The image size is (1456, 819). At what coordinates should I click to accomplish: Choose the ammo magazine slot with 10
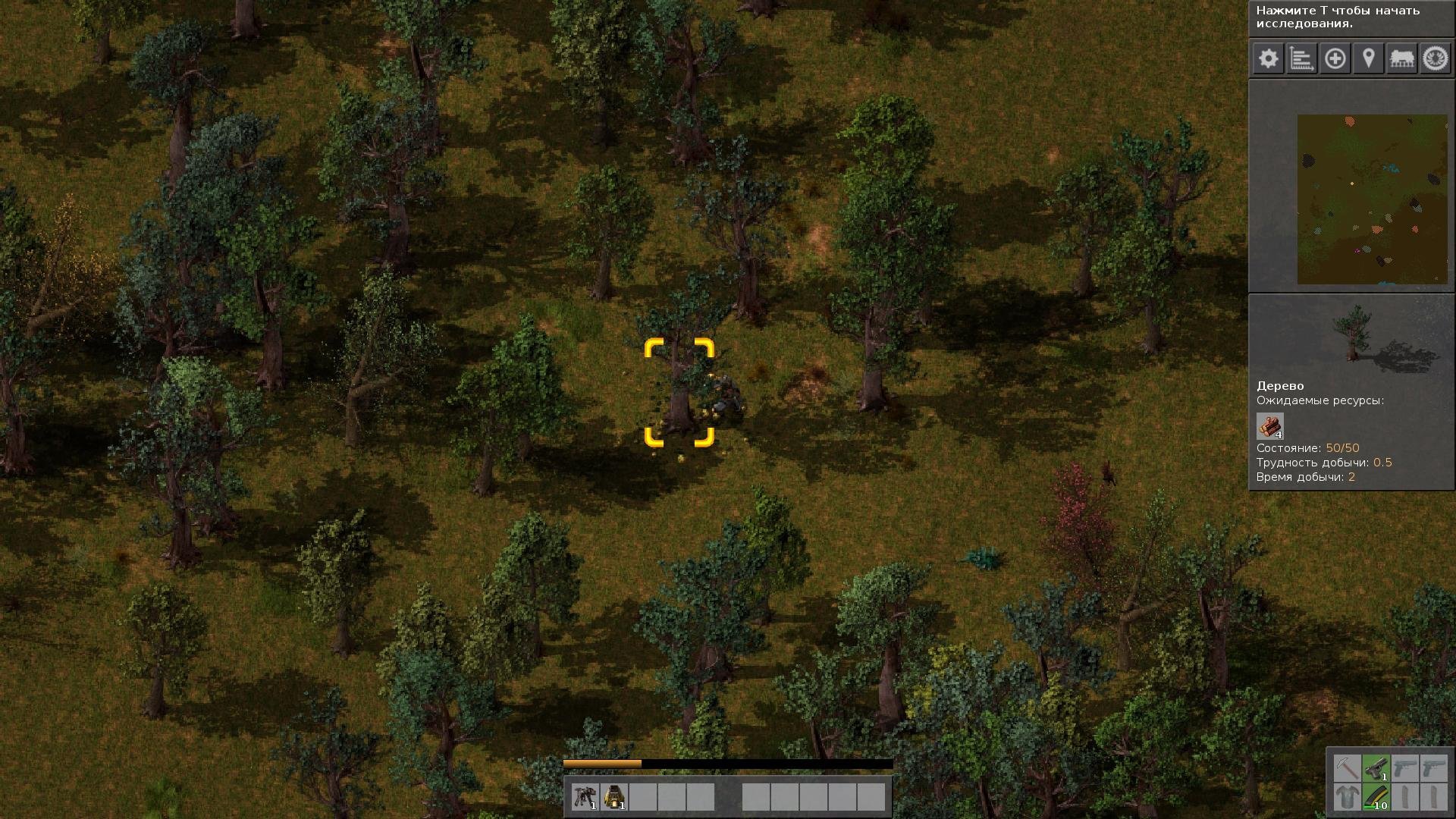(x=1376, y=797)
